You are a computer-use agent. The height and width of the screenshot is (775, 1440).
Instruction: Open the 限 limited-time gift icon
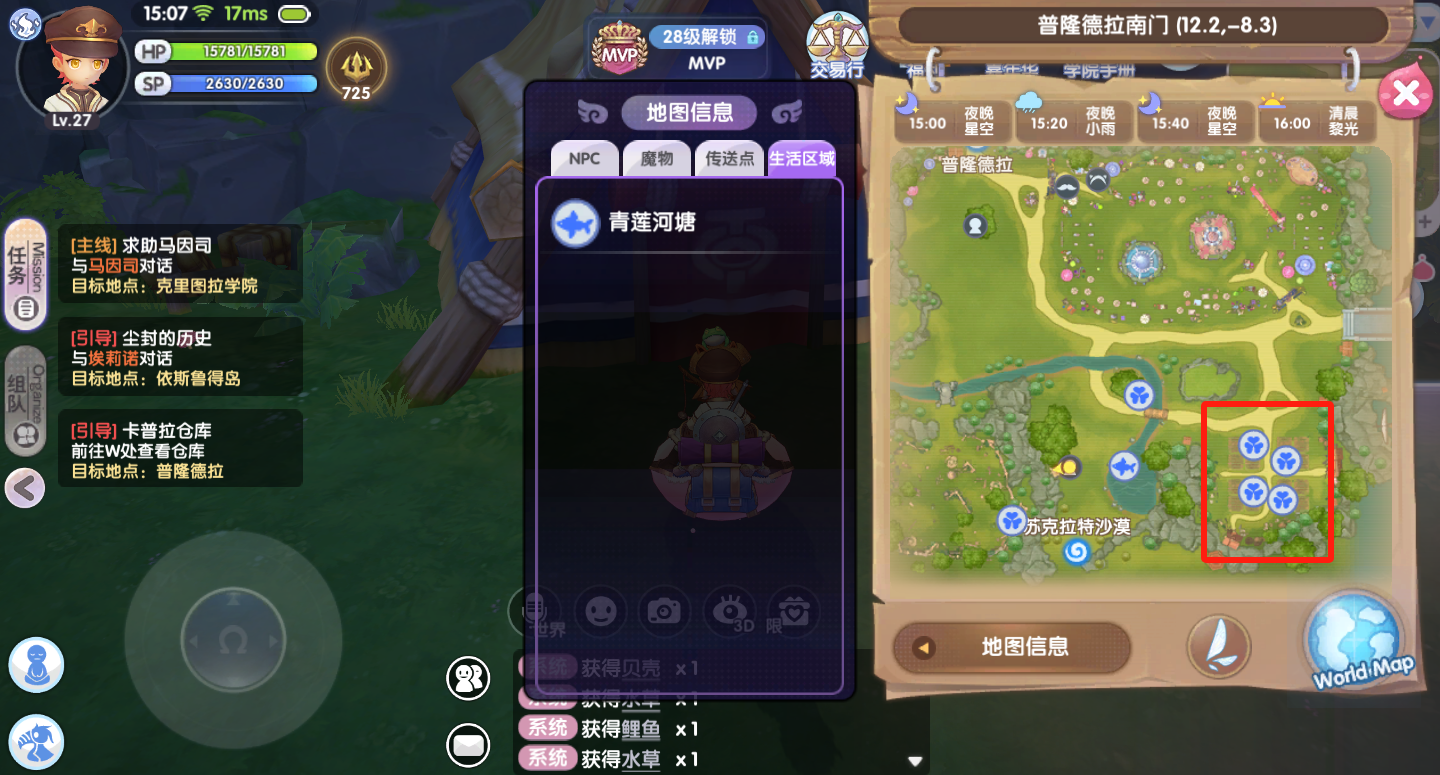[x=793, y=612]
